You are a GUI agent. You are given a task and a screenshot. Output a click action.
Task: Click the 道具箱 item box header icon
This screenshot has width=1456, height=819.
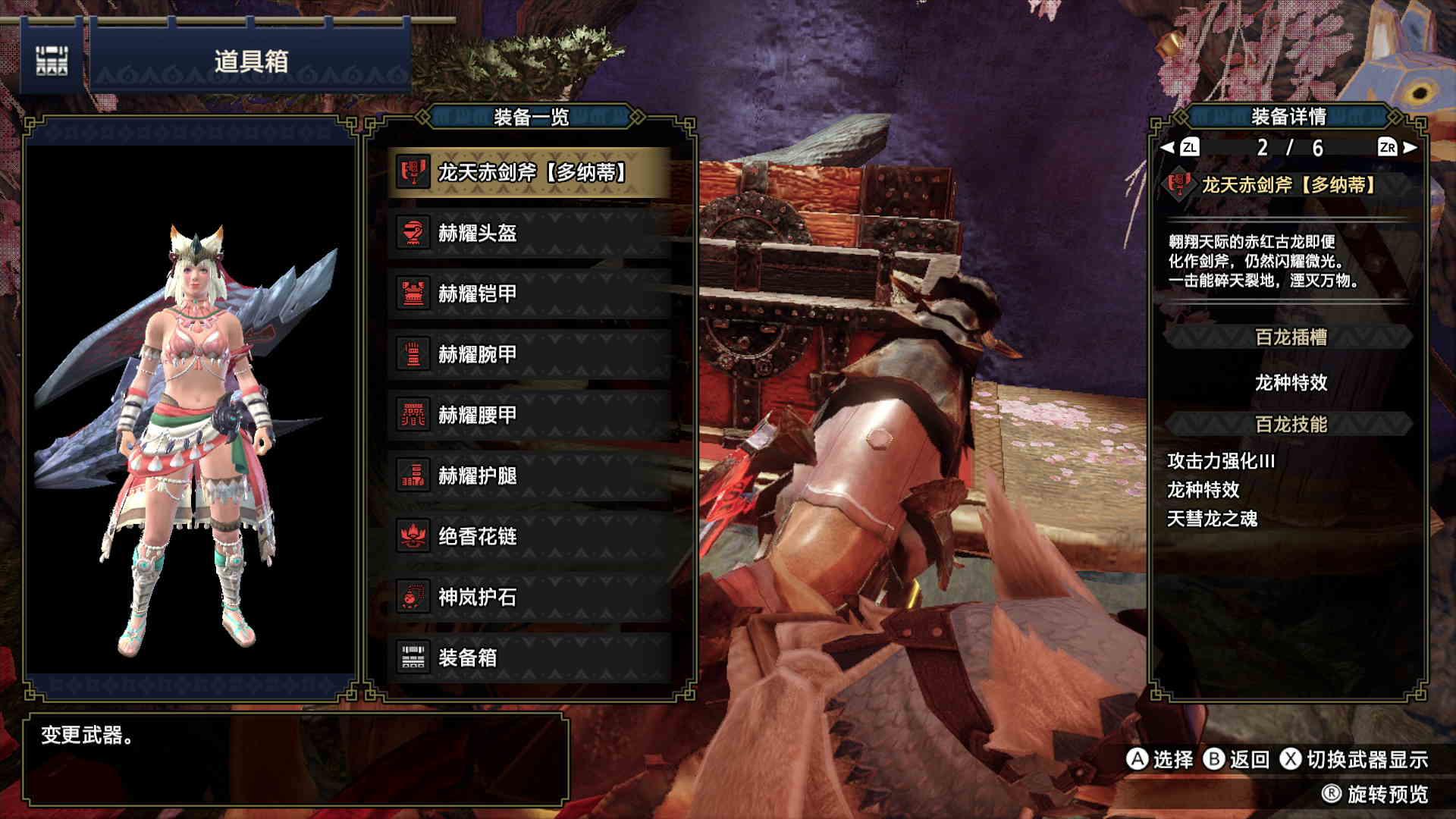tap(52, 61)
